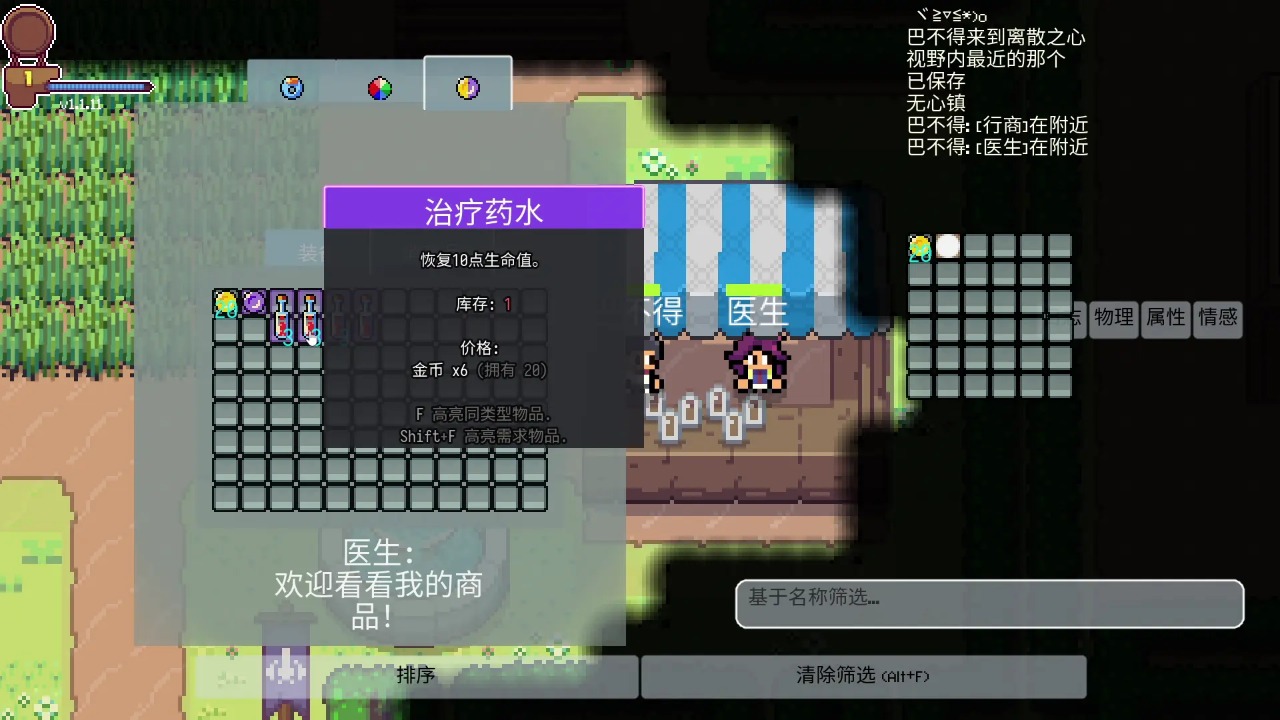
Task: Click the gold coin icon in merchant inventory
Action: [x=920, y=247]
